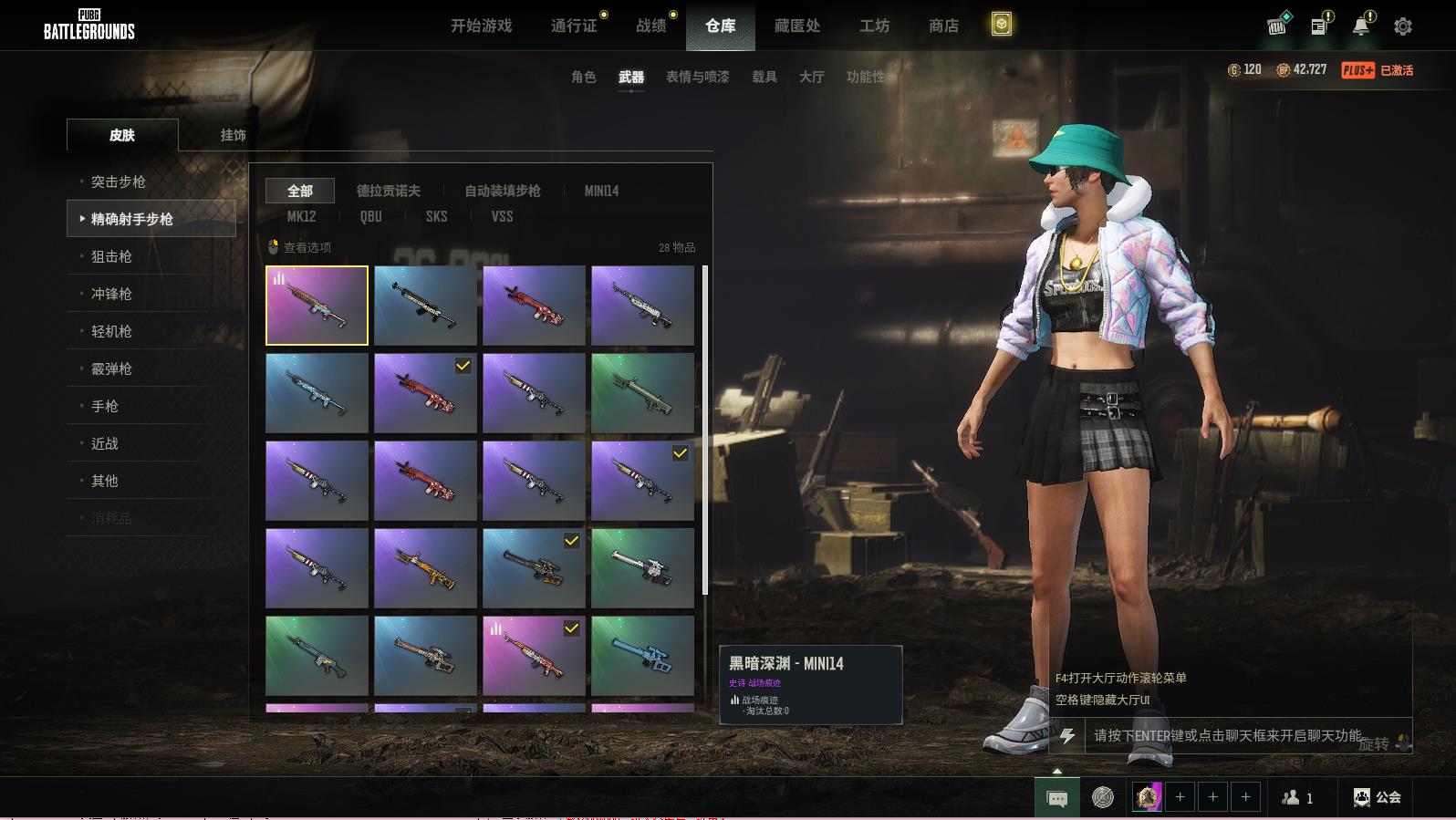Open the 公会 guild panel
The width and height of the screenshot is (1456, 820).
click(x=1378, y=797)
